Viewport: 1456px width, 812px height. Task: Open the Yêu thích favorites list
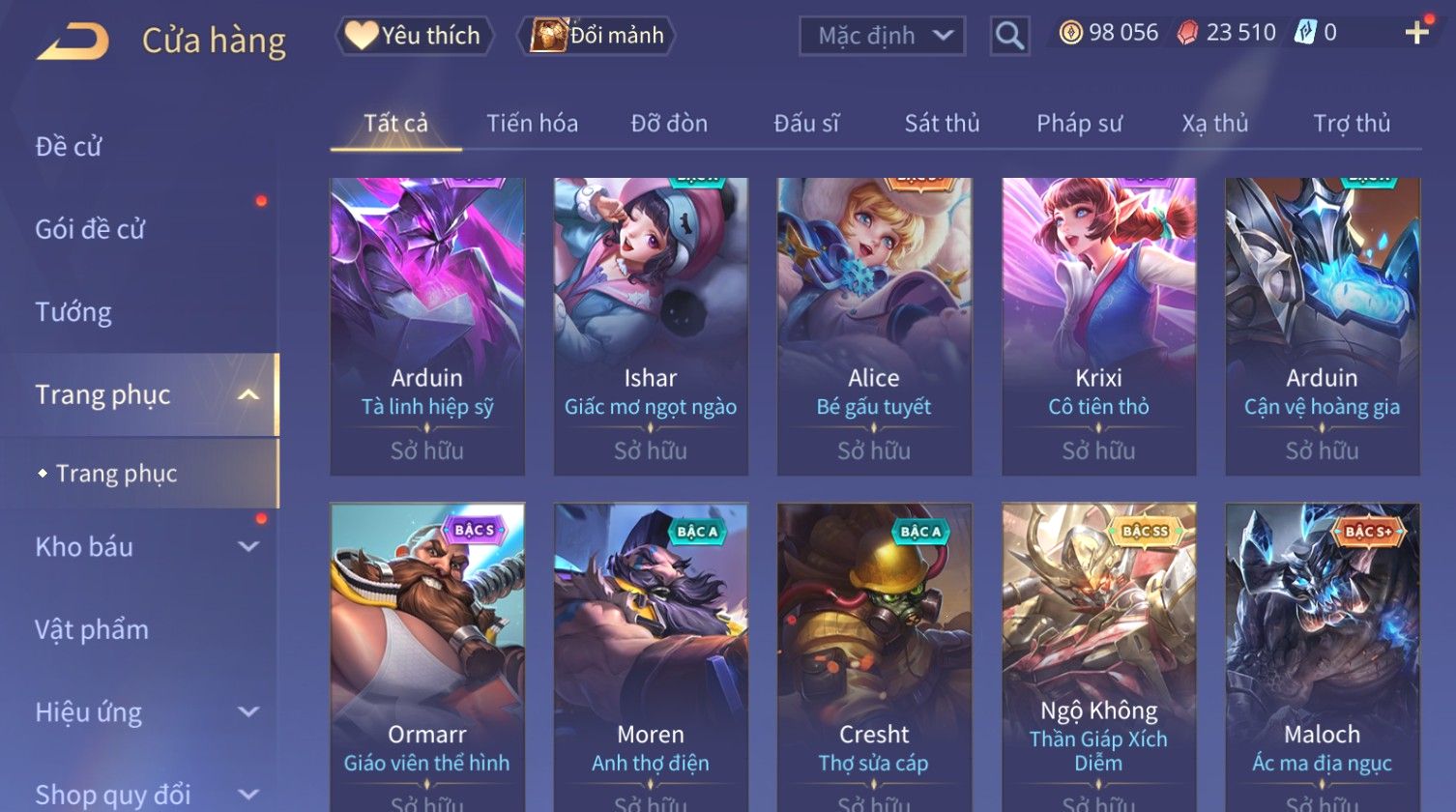pos(415,36)
